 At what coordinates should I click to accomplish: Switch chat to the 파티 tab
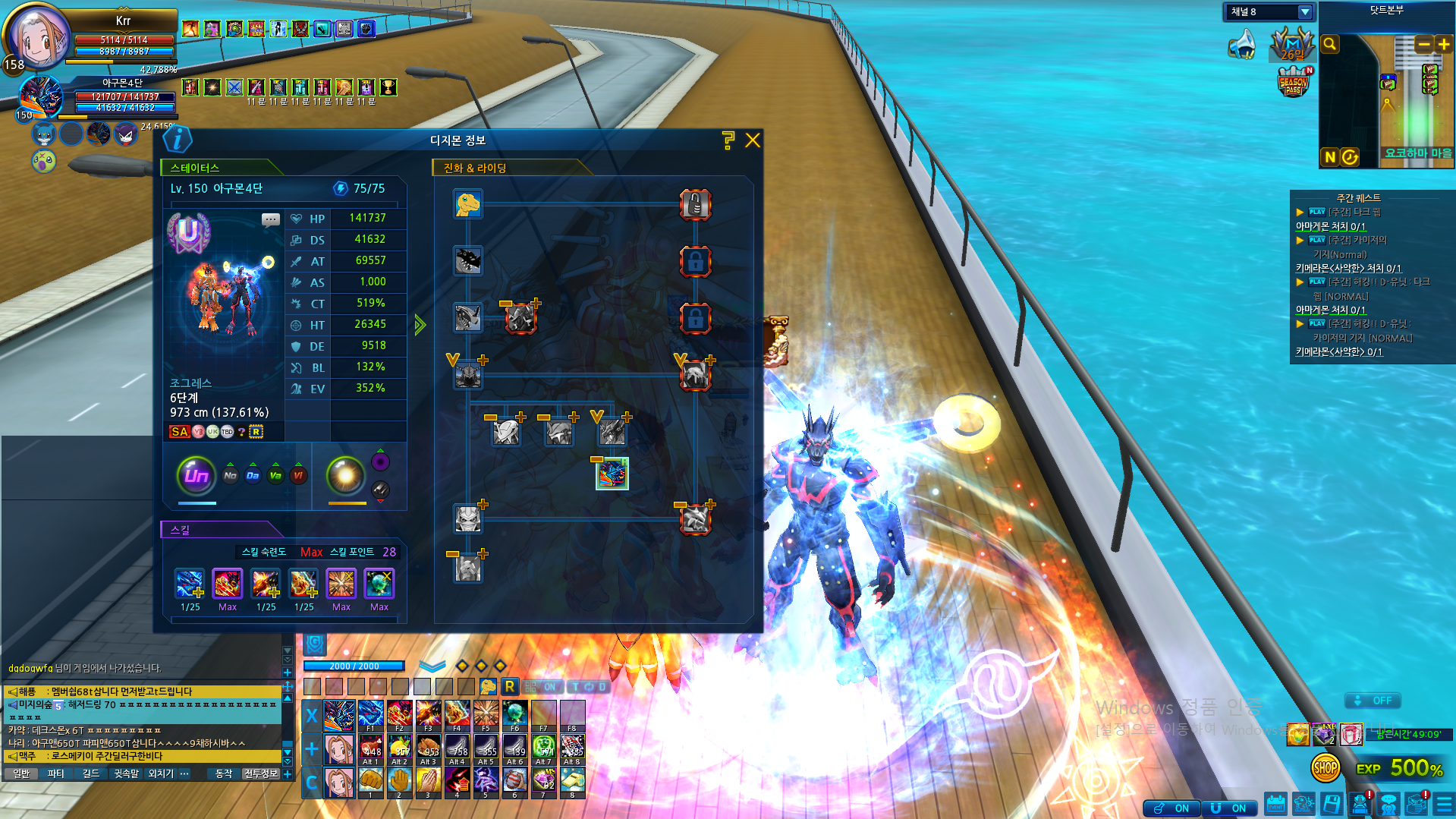(56, 773)
